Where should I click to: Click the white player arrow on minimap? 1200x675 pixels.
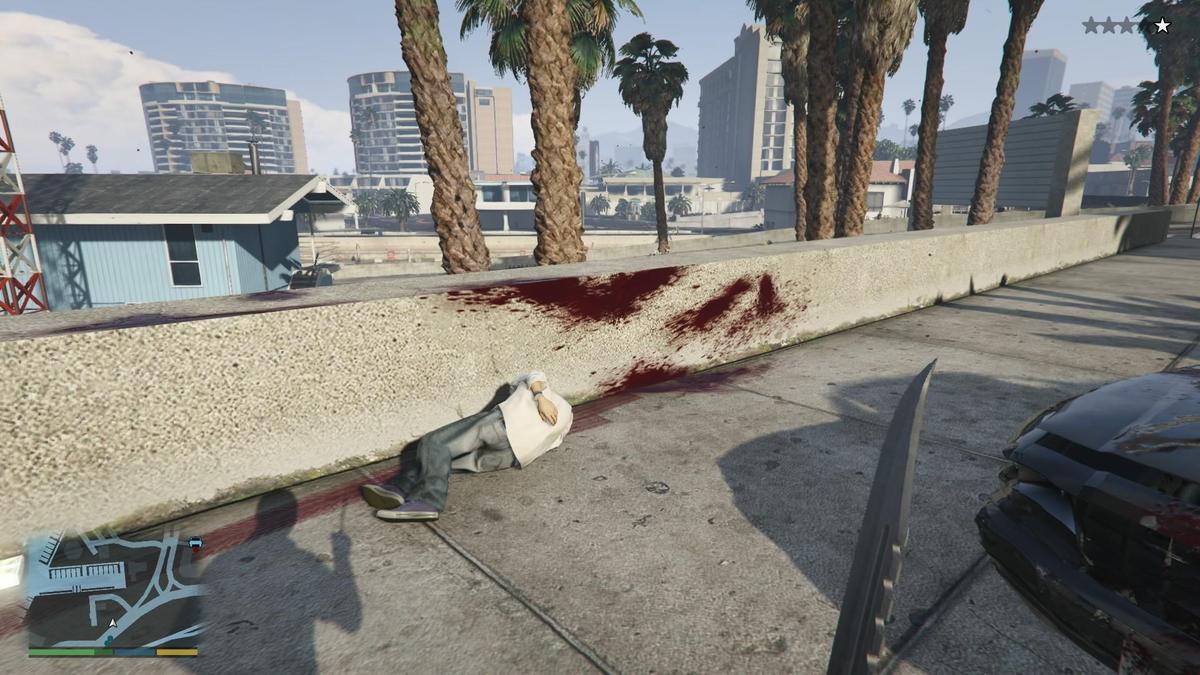pyautogui.click(x=112, y=623)
